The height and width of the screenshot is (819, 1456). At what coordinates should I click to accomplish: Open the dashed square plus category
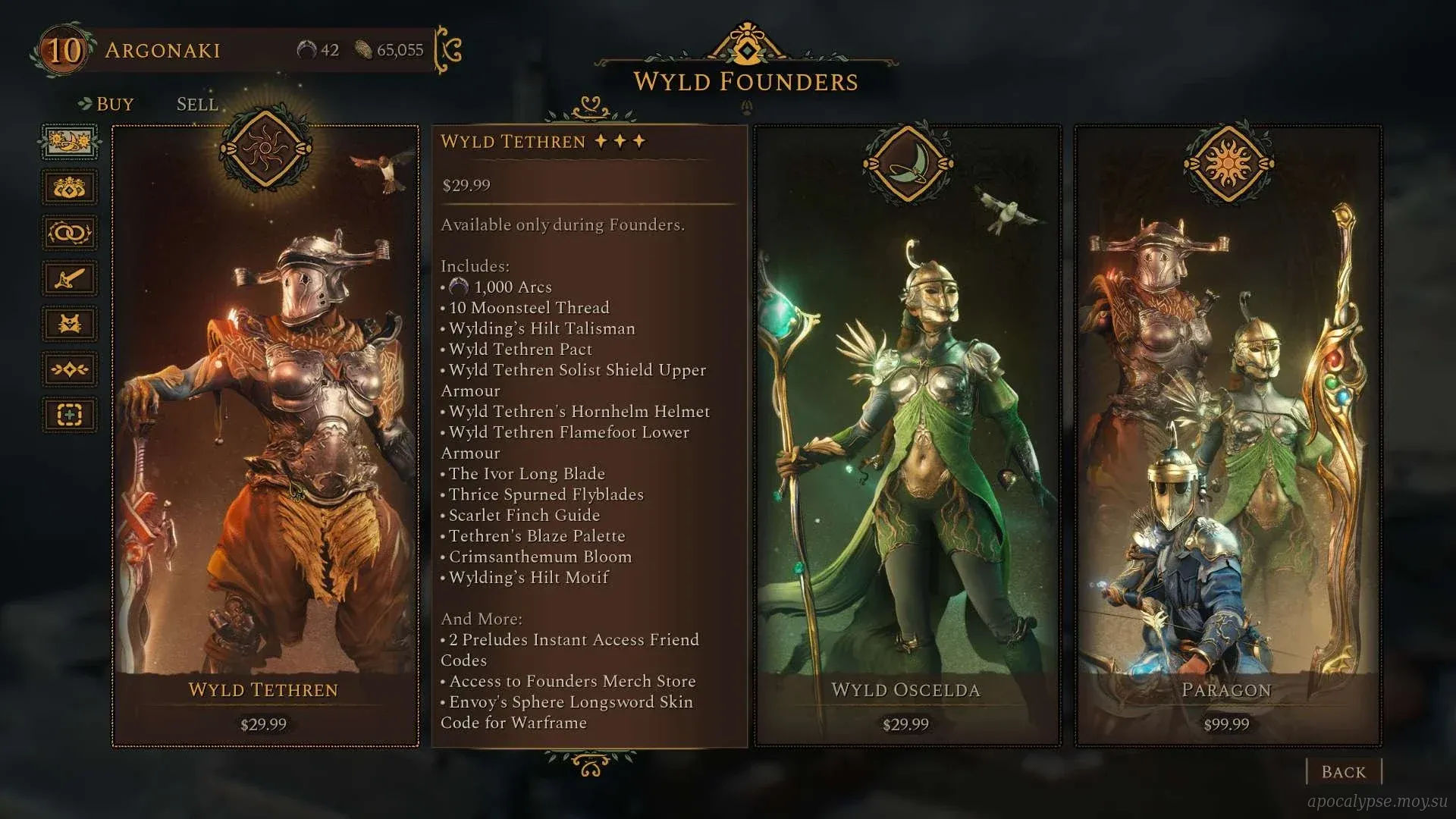click(x=69, y=415)
